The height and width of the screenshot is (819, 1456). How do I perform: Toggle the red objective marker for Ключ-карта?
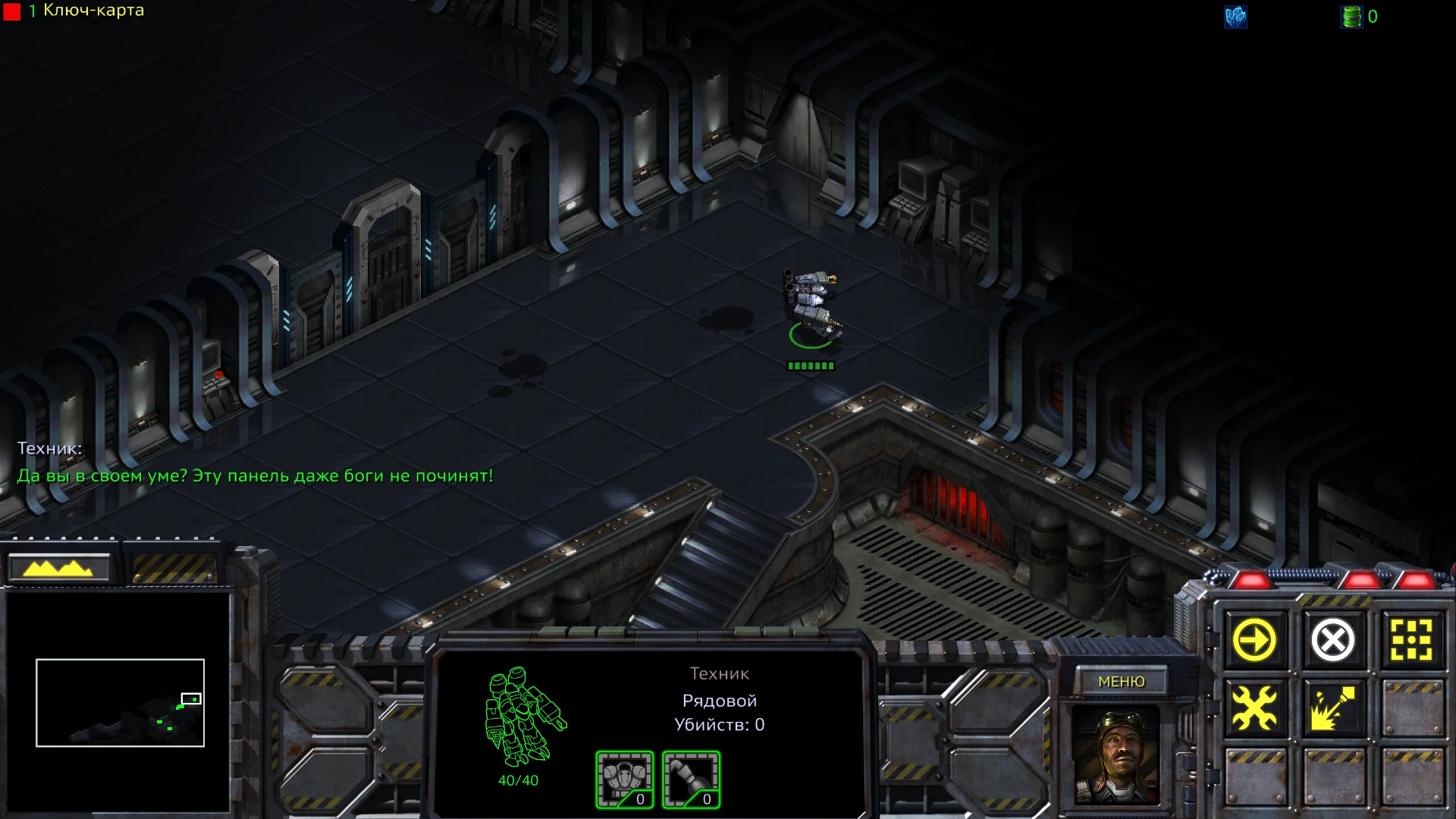[x=11, y=11]
